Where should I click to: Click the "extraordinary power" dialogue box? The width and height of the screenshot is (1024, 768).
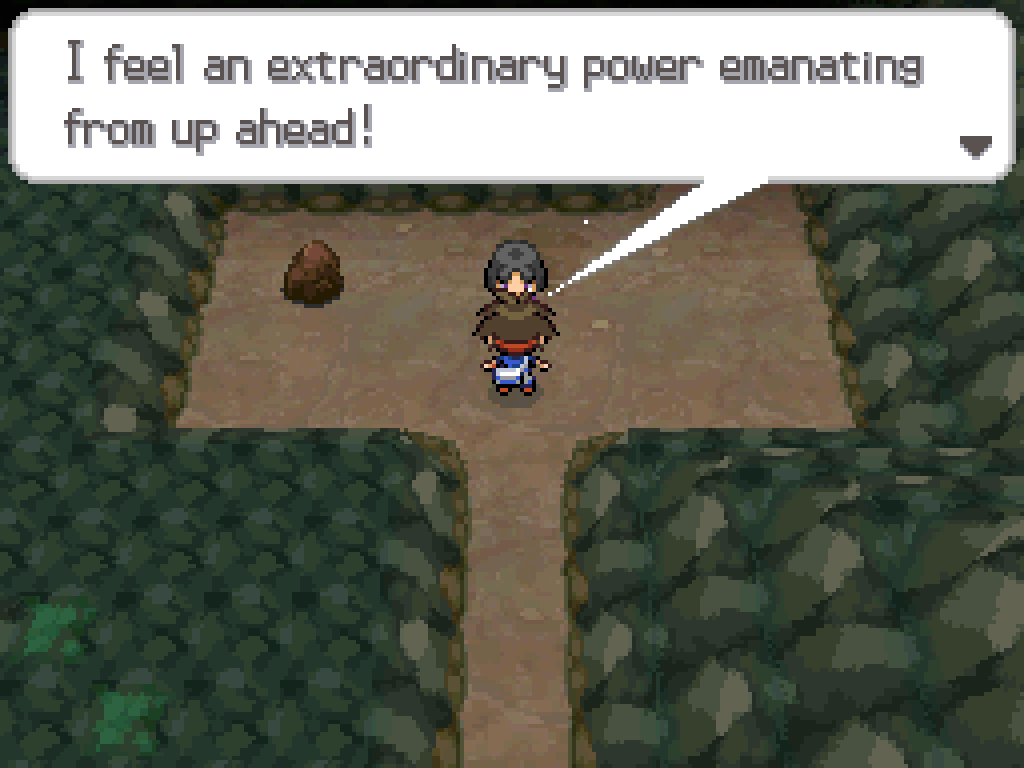tap(510, 97)
